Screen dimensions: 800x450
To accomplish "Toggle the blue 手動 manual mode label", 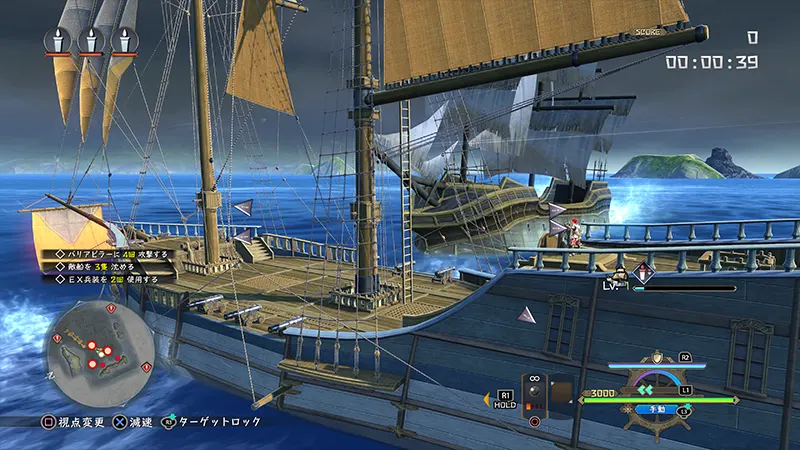I will [x=657, y=408].
